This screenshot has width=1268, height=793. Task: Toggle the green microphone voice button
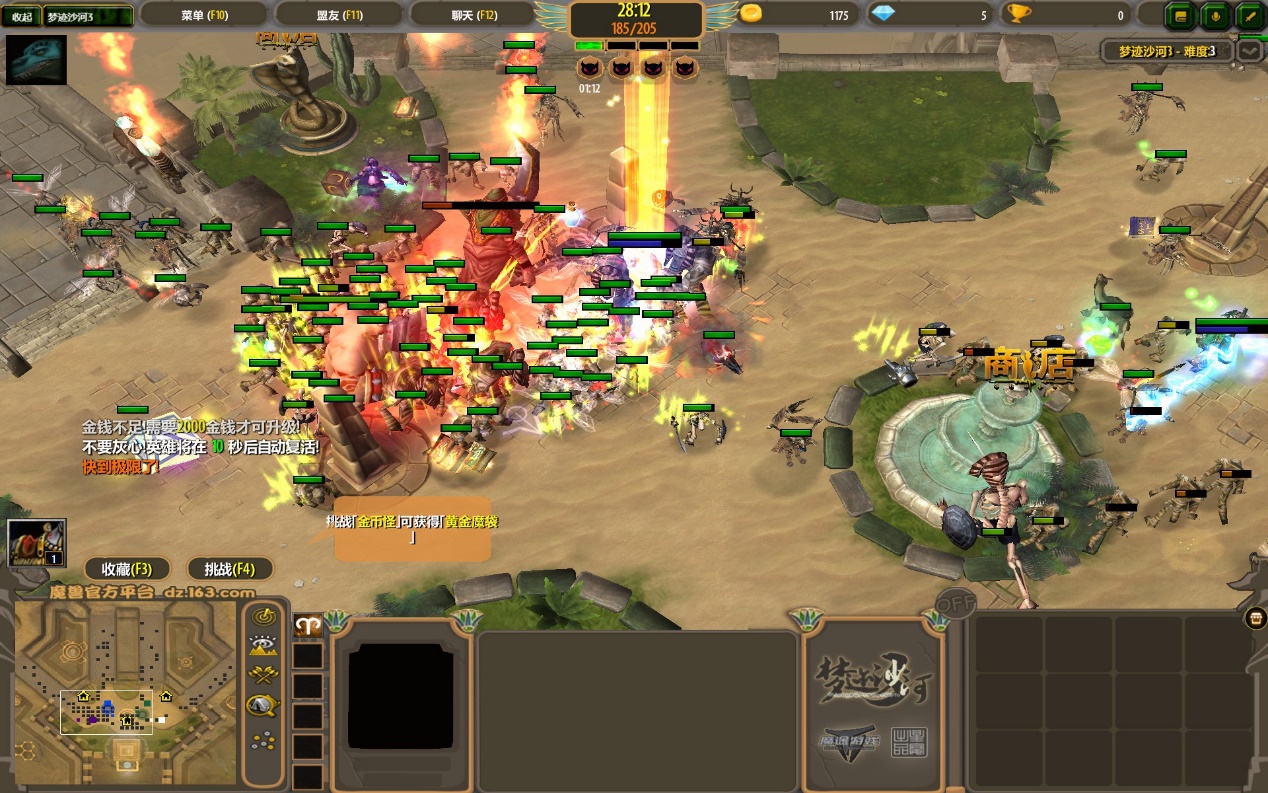[1216, 15]
